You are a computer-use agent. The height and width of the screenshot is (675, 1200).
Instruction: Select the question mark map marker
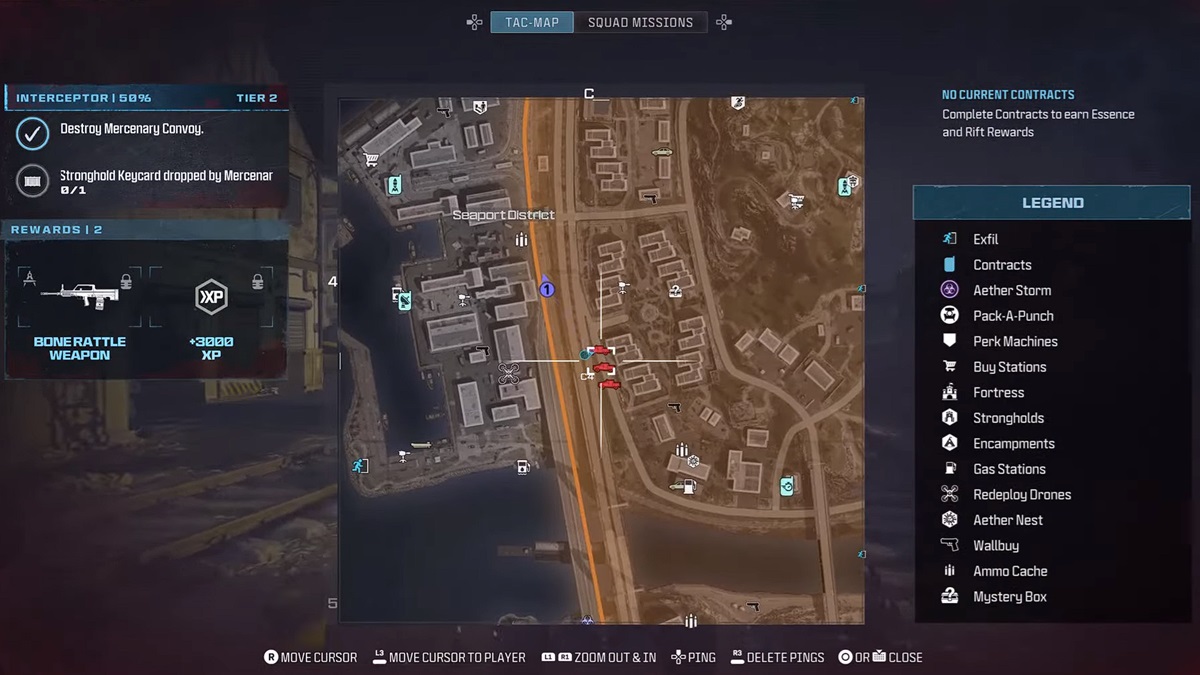pos(675,291)
